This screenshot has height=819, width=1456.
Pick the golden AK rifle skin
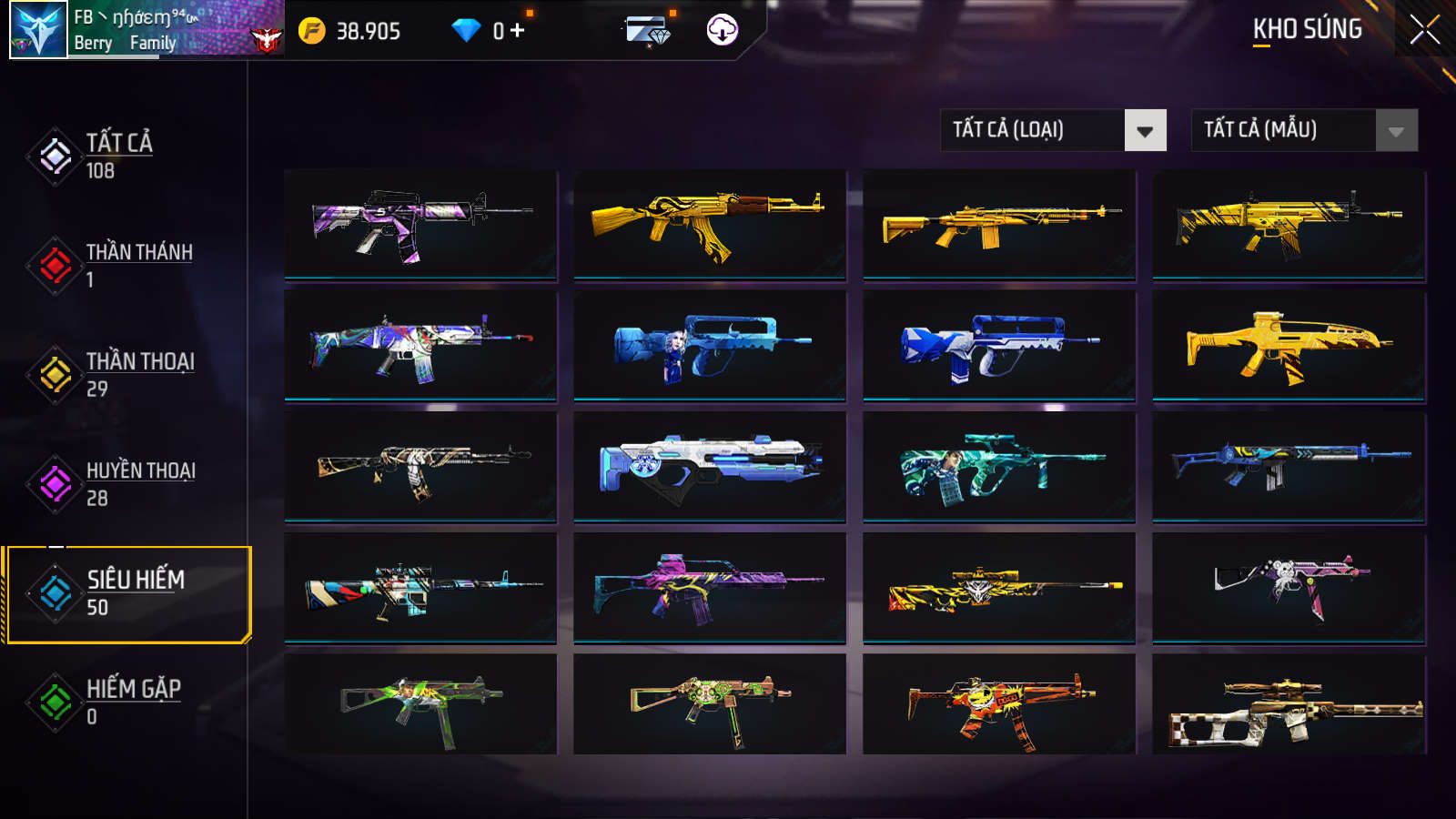point(710,224)
